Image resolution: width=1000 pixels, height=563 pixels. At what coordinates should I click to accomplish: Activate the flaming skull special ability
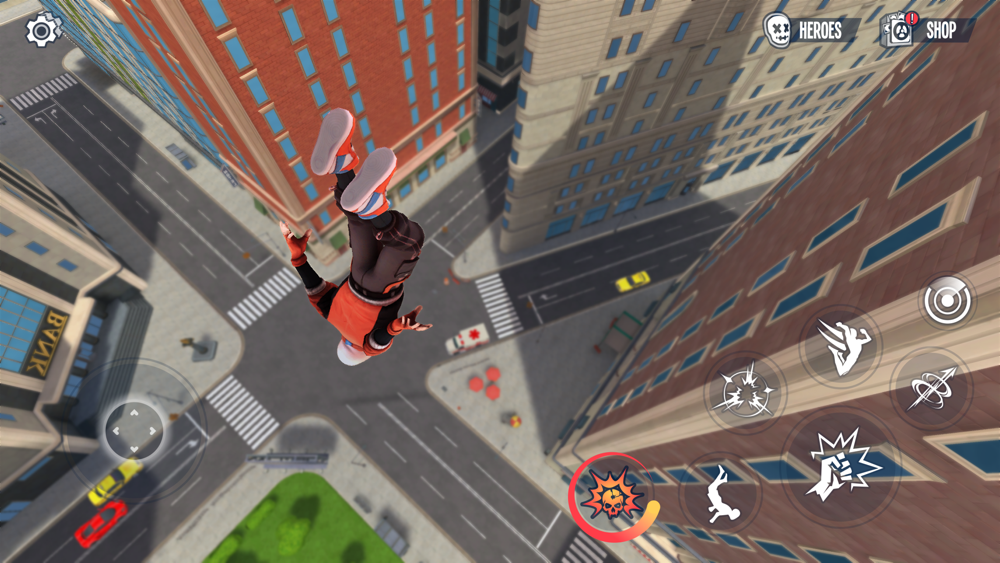611,495
